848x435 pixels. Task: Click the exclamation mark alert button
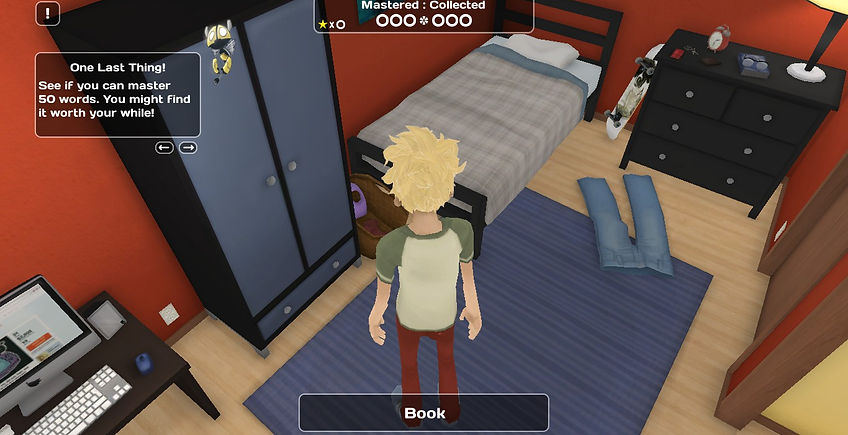click(x=49, y=14)
